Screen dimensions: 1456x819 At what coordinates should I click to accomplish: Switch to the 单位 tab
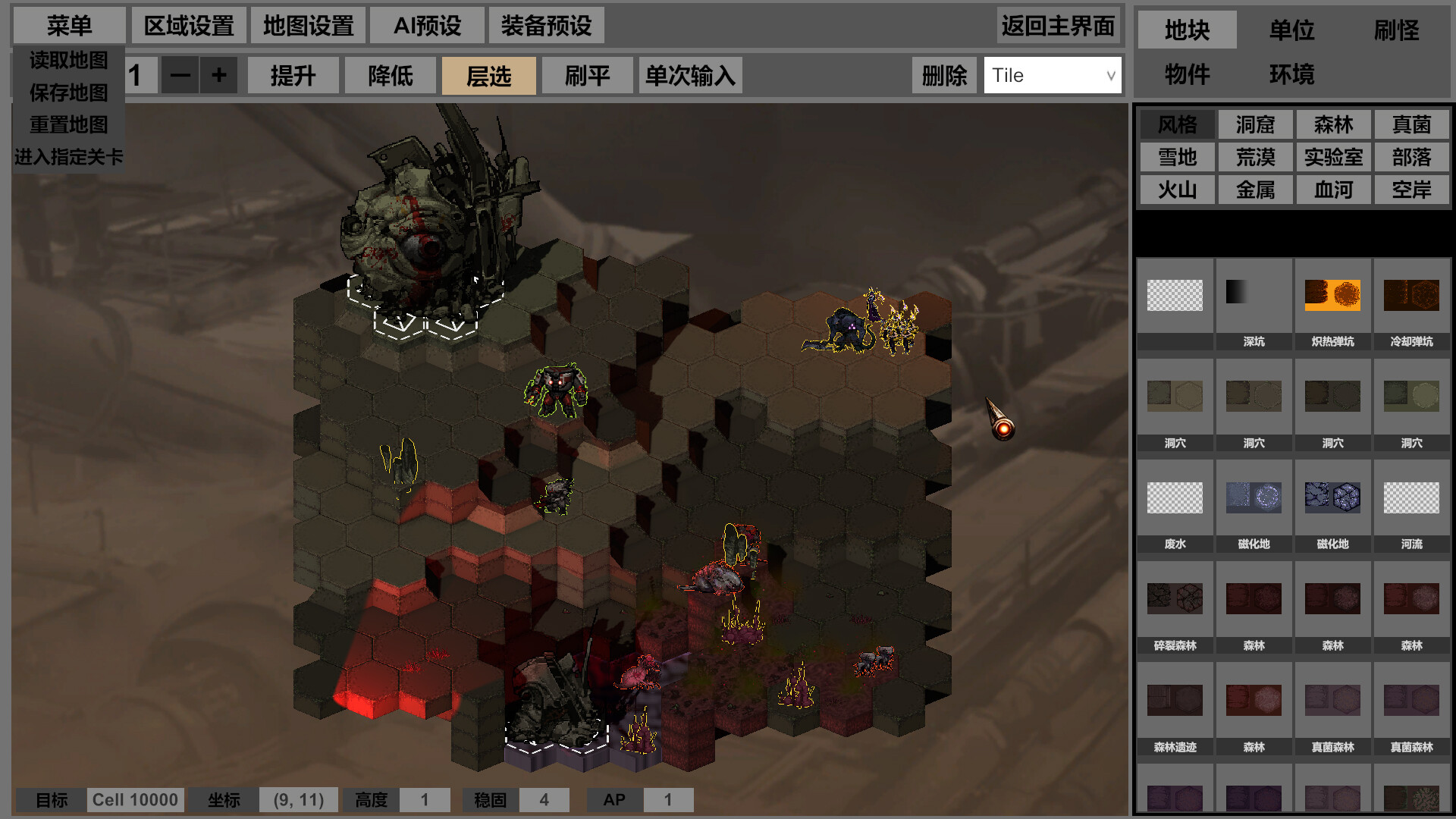pos(1291,30)
